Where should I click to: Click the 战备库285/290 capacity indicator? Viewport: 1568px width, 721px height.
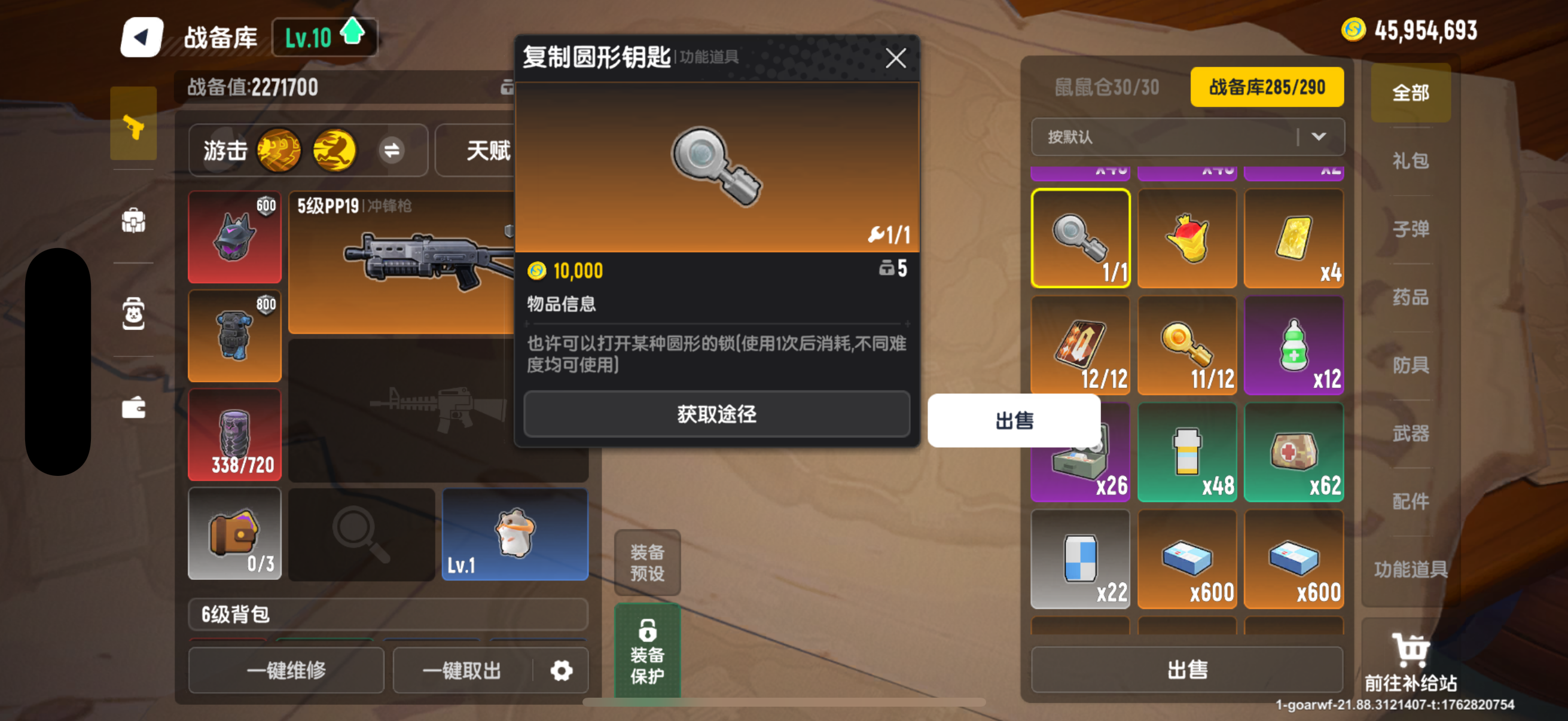tap(1267, 87)
